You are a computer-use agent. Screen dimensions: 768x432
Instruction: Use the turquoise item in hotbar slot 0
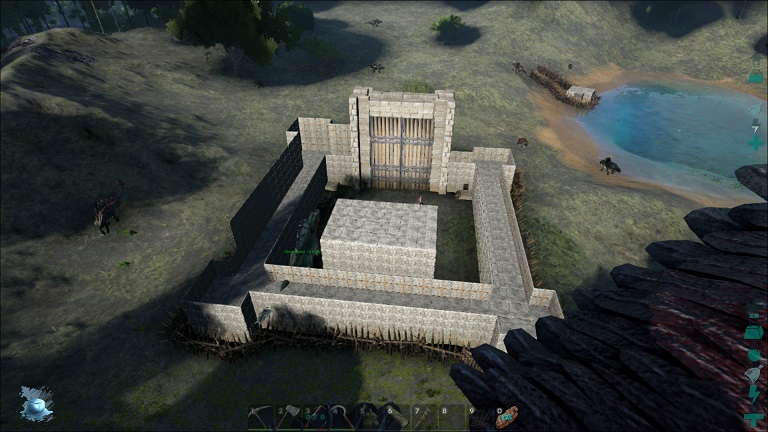pyautogui.click(x=506, y=417)
